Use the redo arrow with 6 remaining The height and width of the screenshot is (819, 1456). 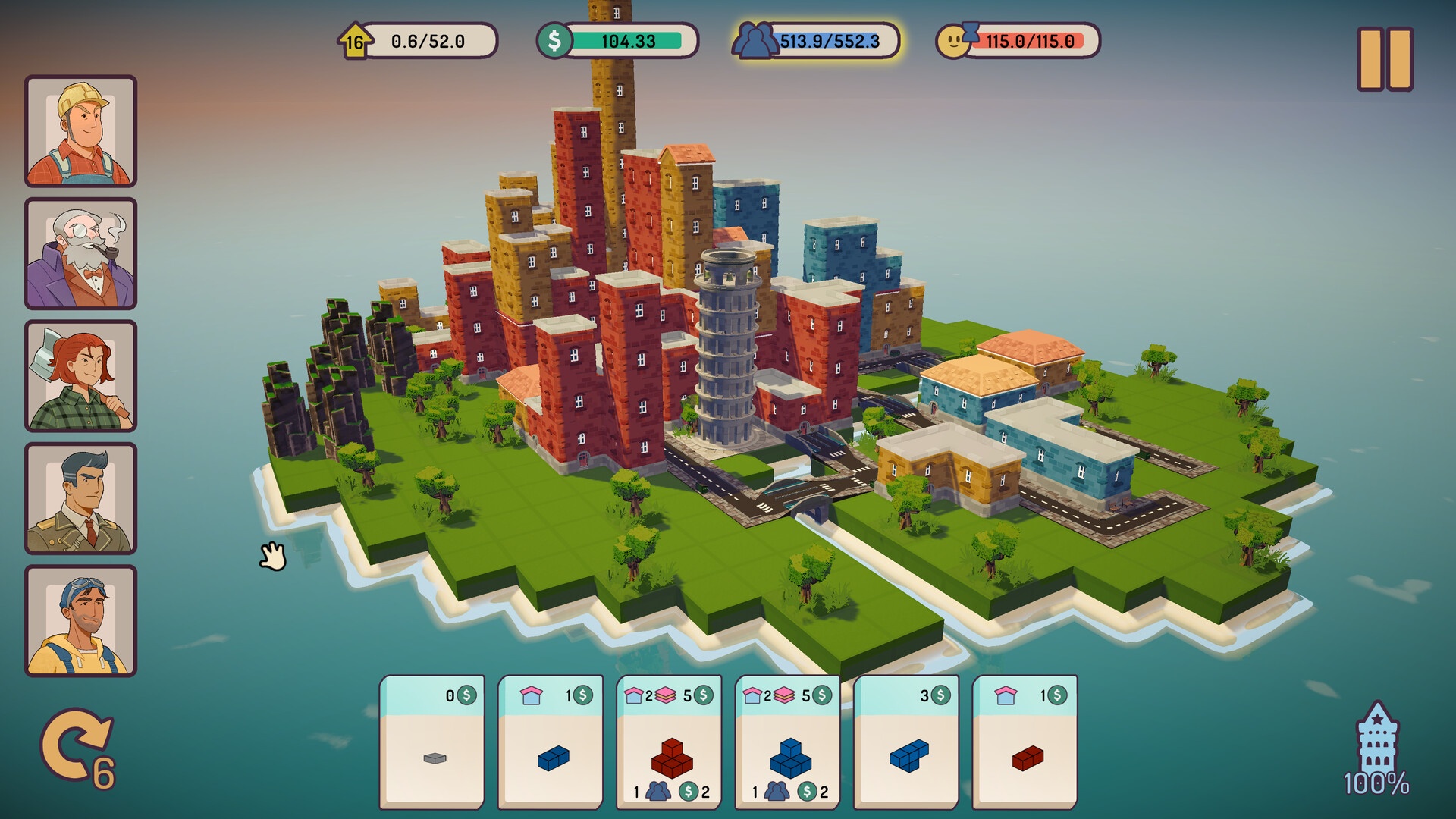(76, 748)
